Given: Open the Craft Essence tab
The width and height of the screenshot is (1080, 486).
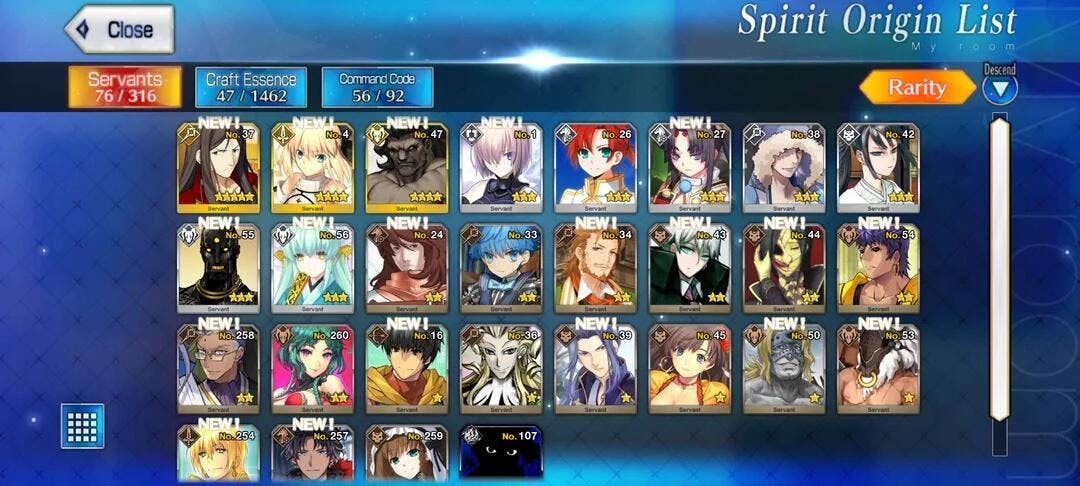Looking at the screenshot, I should click(x=251, y=87).
